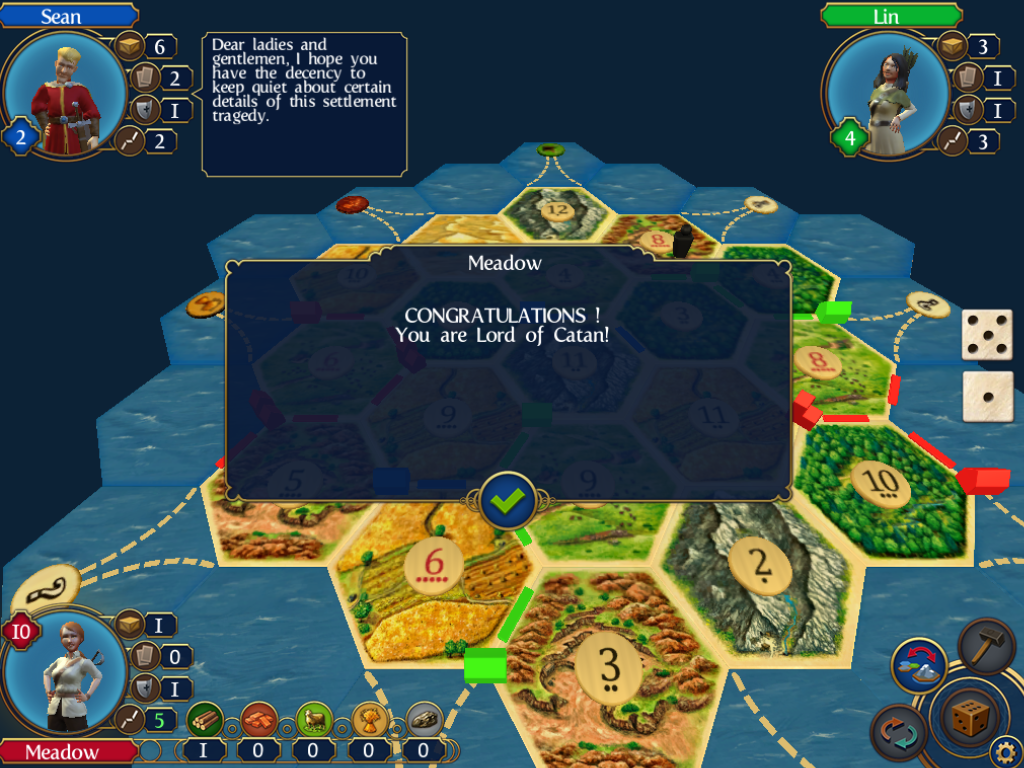Click the lumber resource icon
Screen dimensions: 1024x768
[205, 720]
